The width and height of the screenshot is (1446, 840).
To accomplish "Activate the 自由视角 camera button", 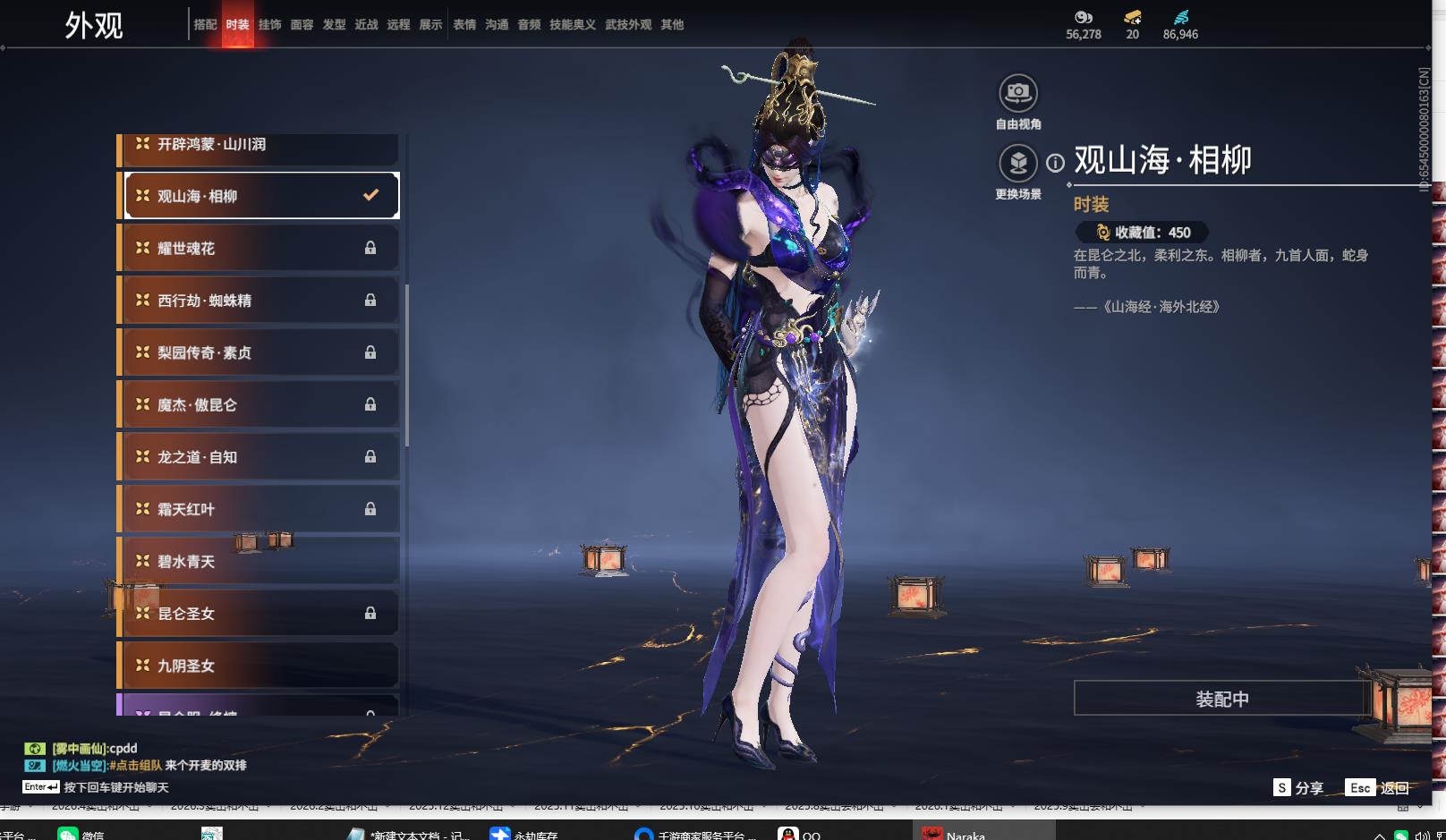I will pyautogui.click(x=1017, y=93).
